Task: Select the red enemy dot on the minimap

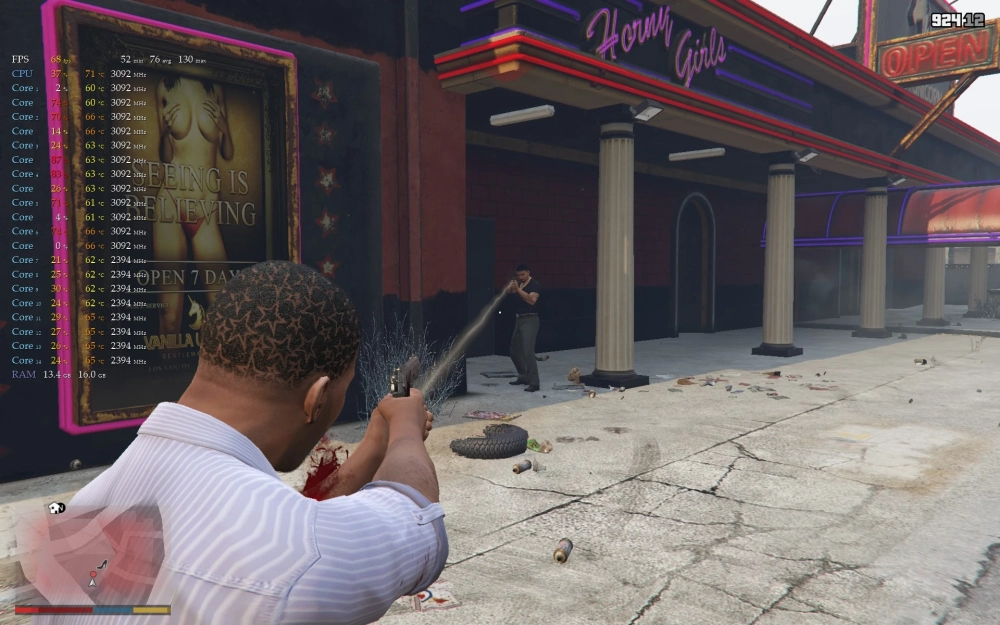Action: tap(93, 574)
